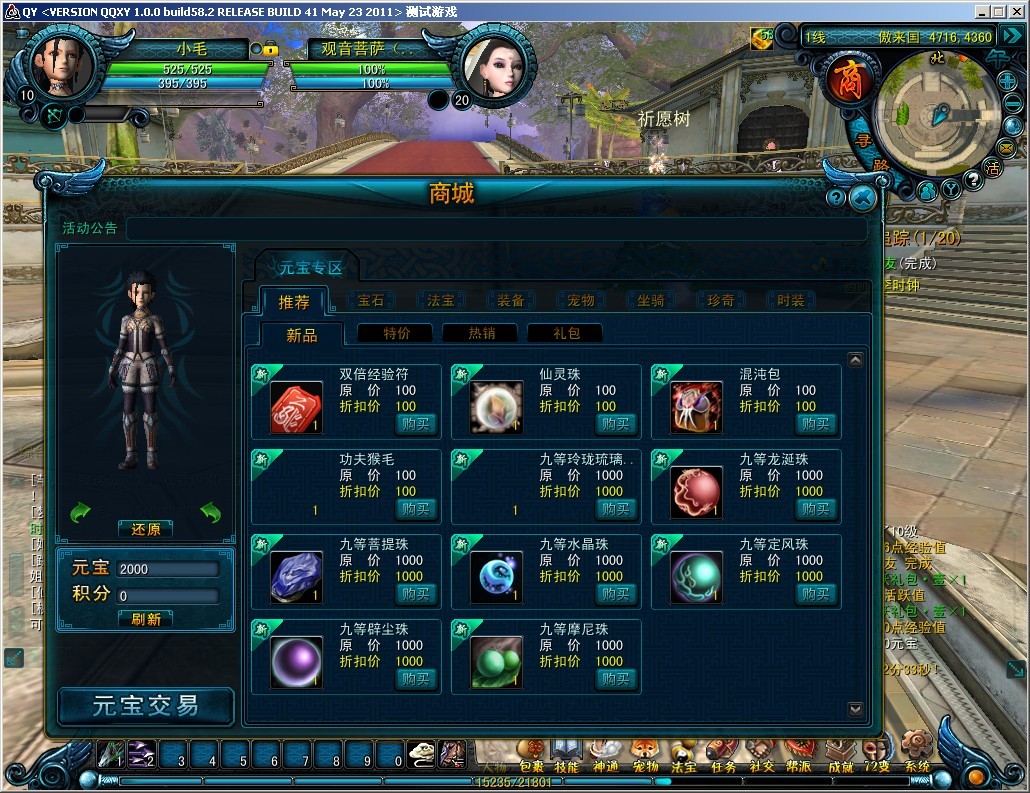Open 元宝交易 ingot trading
The width and height of the screenshot is (1030, 793).
(146, 706)
